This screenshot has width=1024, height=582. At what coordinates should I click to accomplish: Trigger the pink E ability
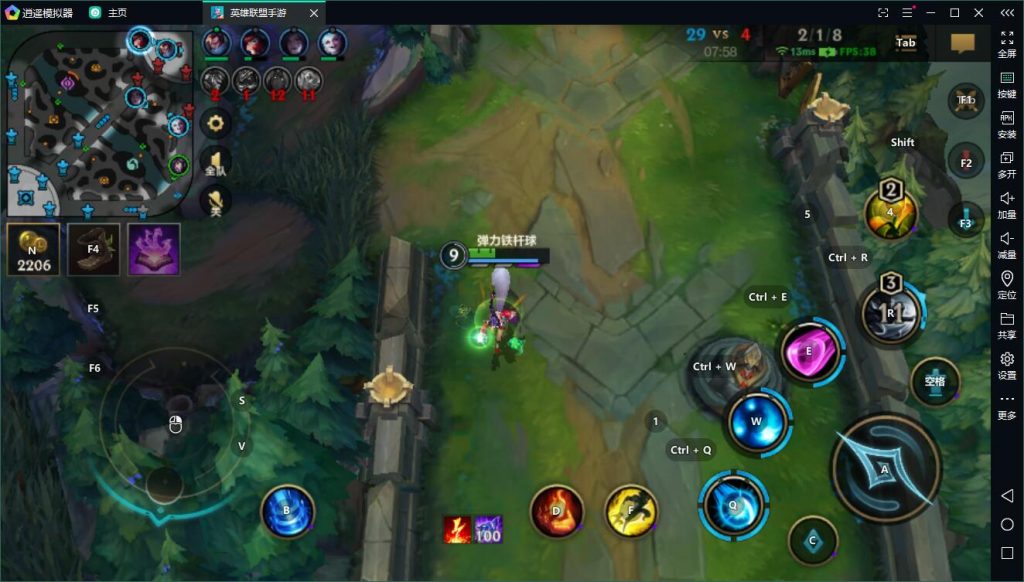click(x=811, y=351)
